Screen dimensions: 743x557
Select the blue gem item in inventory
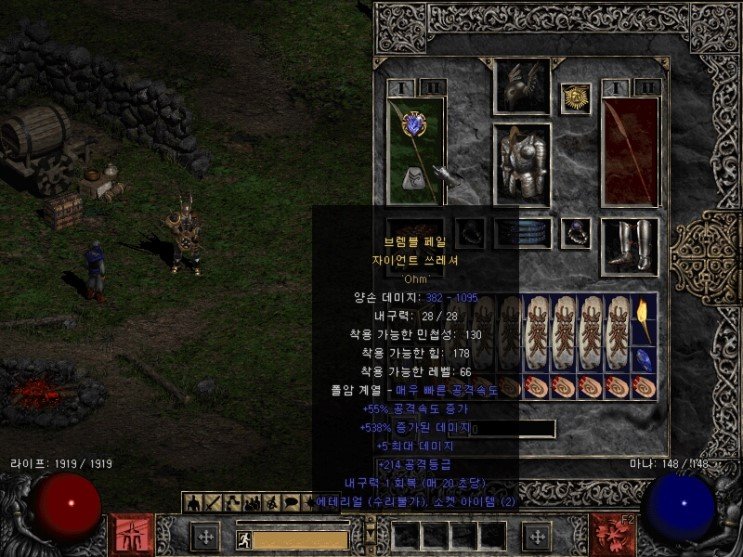pos(645,353)
